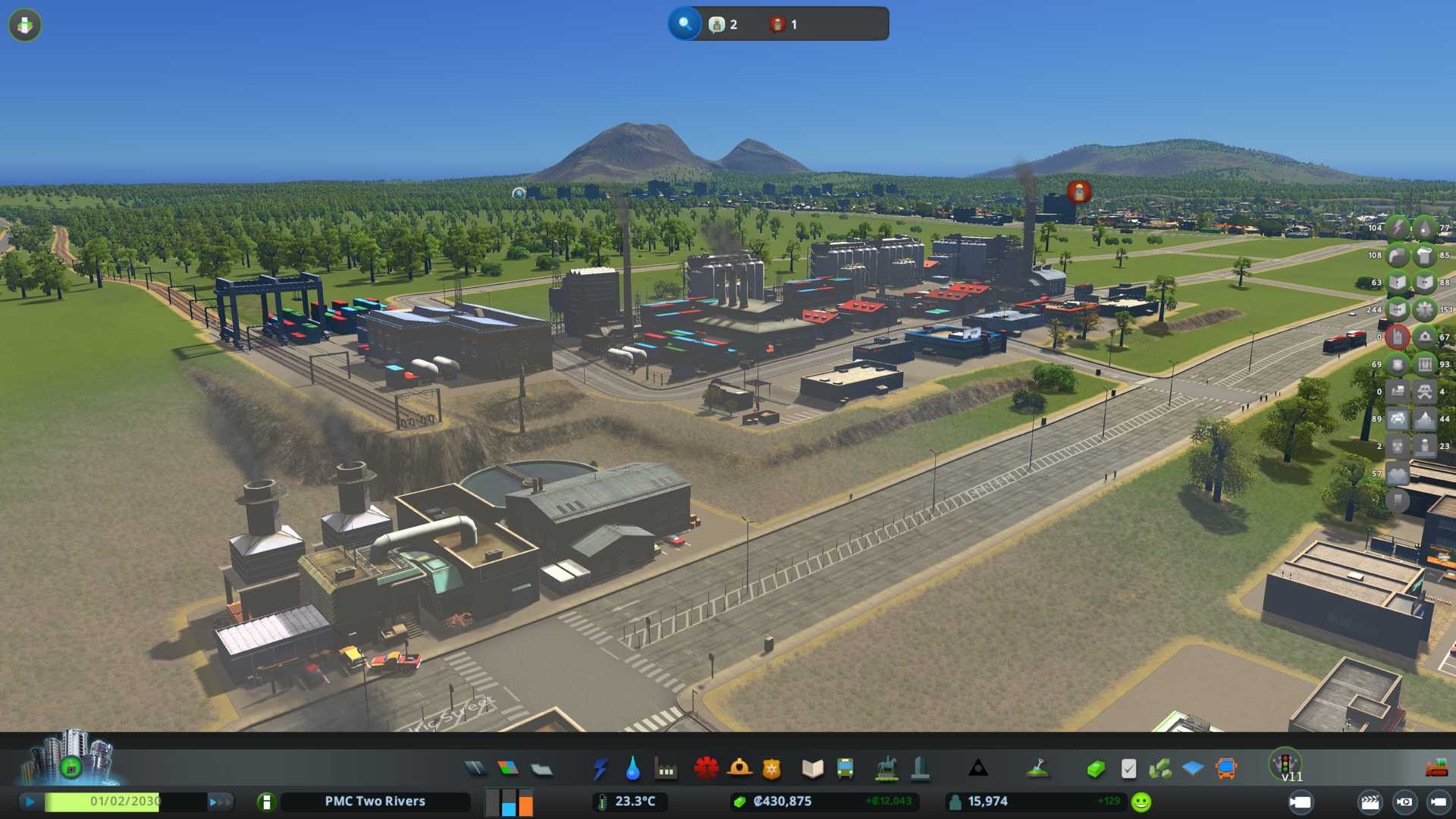Screen dimensions: 1456x819
Task: Open the Police build menu
Action: pos(771,769)
